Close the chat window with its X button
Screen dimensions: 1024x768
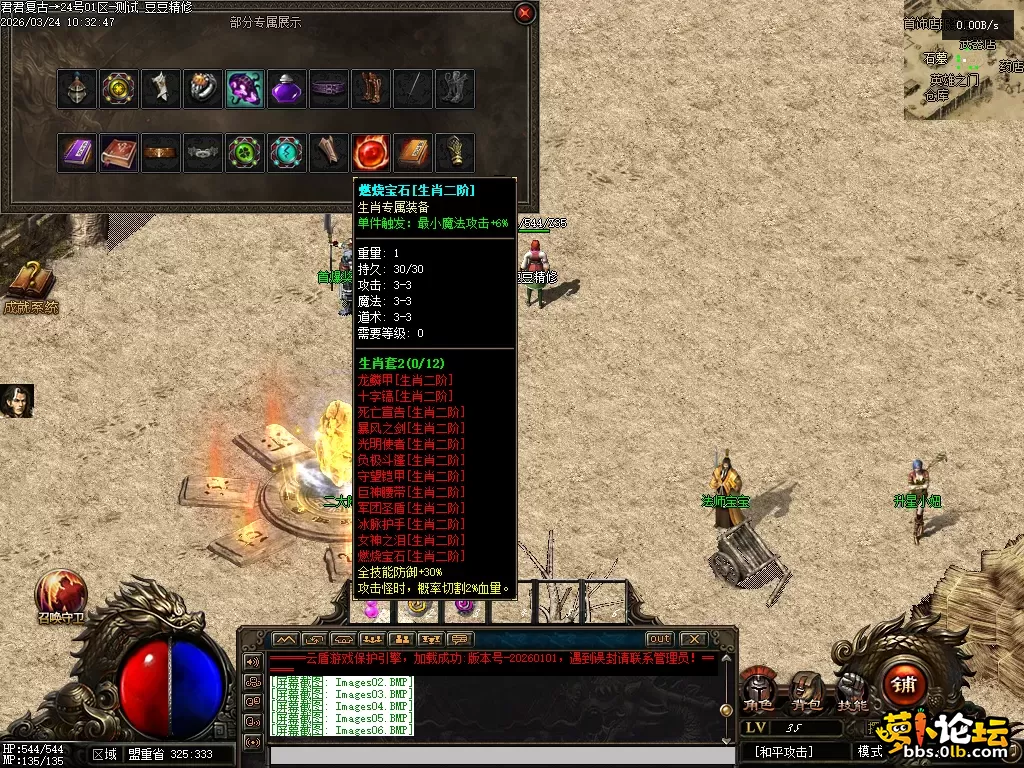click(x=692, y=639)
